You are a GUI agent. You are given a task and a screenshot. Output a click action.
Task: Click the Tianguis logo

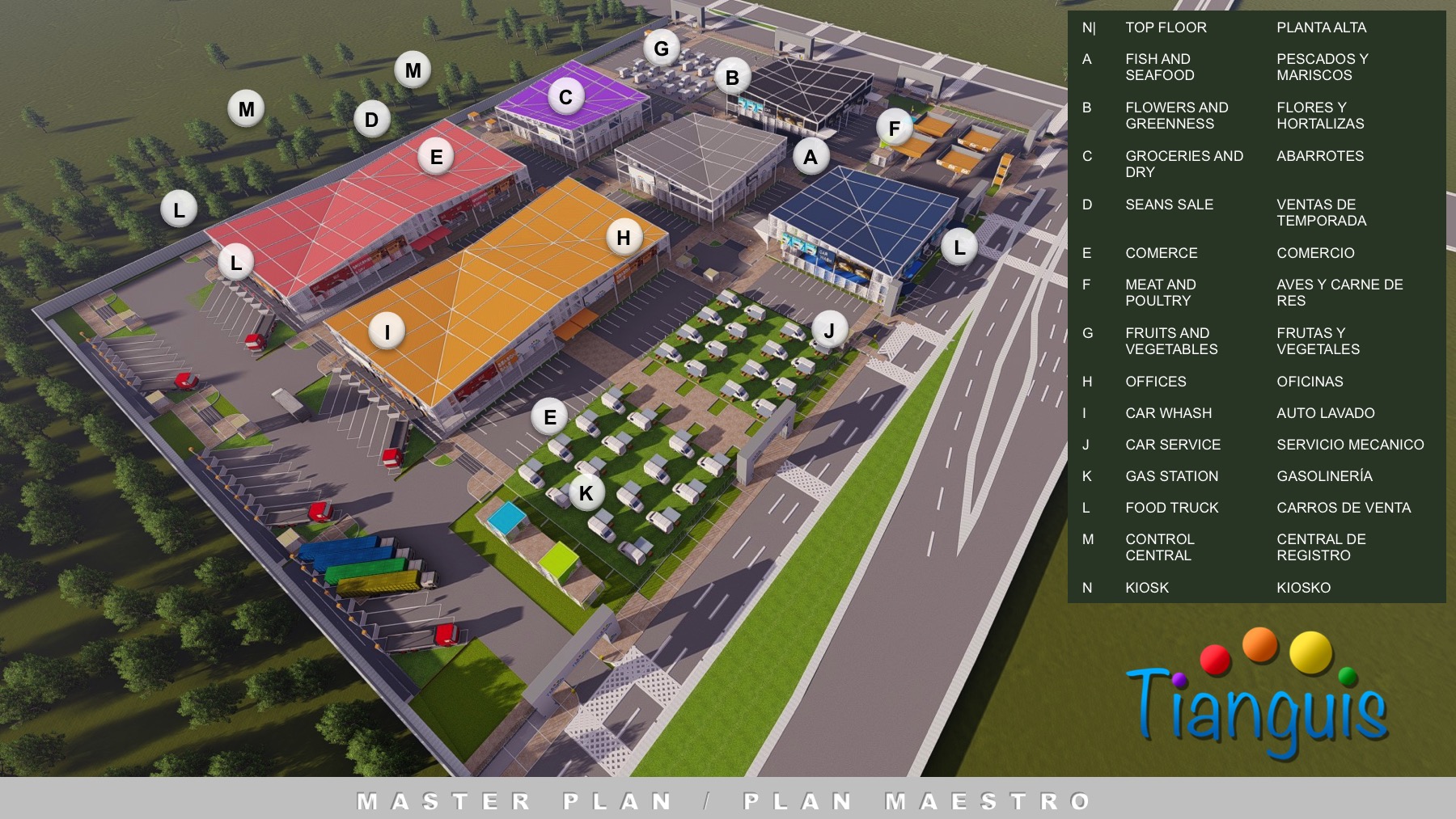coord(1257,695)
